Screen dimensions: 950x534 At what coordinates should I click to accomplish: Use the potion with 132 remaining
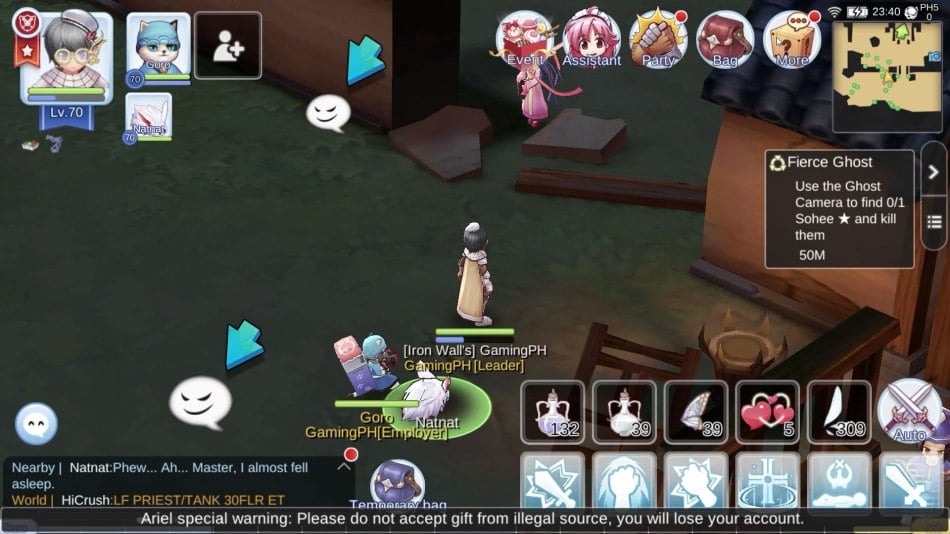point(552,411)
